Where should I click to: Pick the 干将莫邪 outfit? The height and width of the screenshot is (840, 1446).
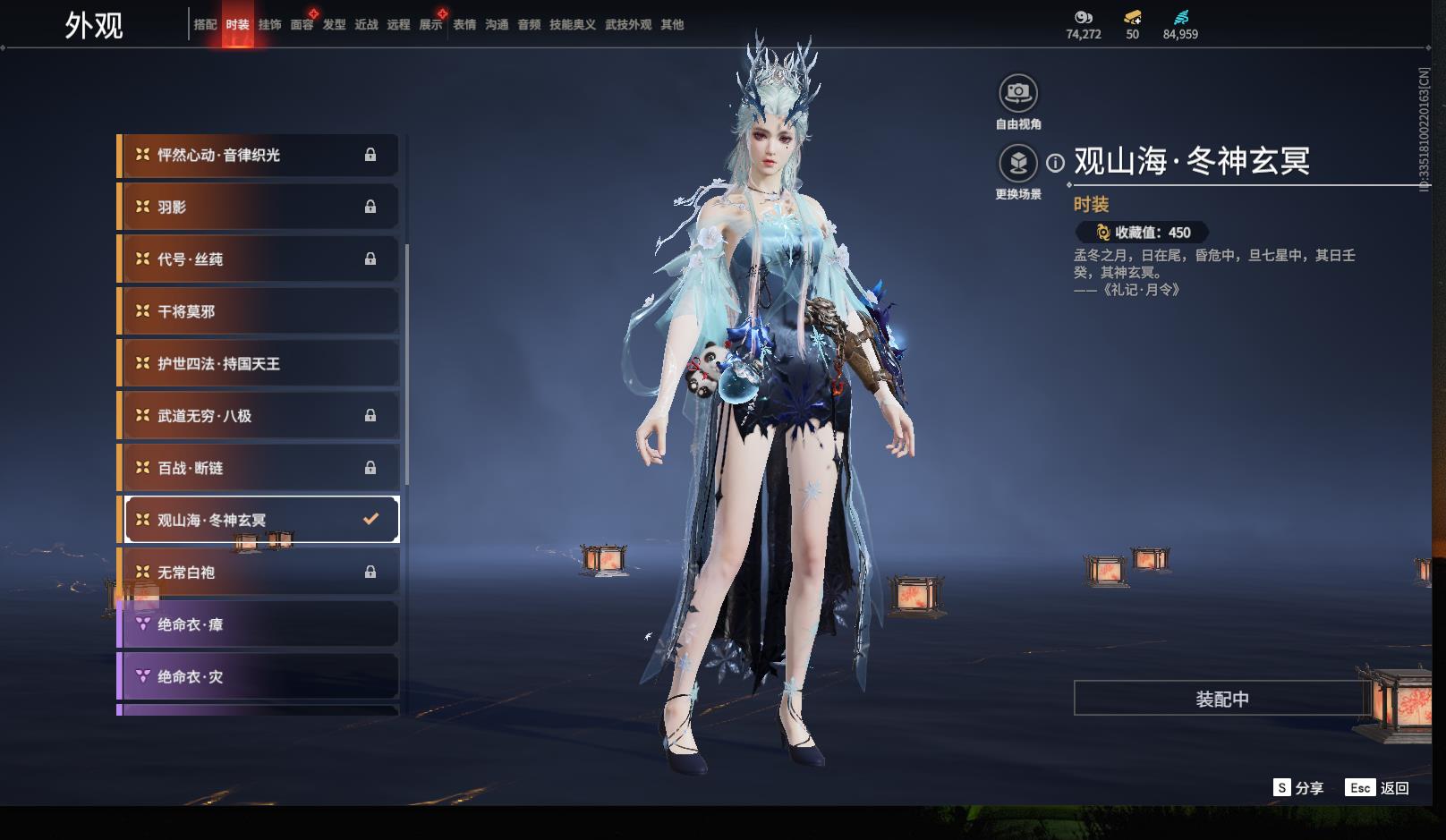[x=259, y=311]
